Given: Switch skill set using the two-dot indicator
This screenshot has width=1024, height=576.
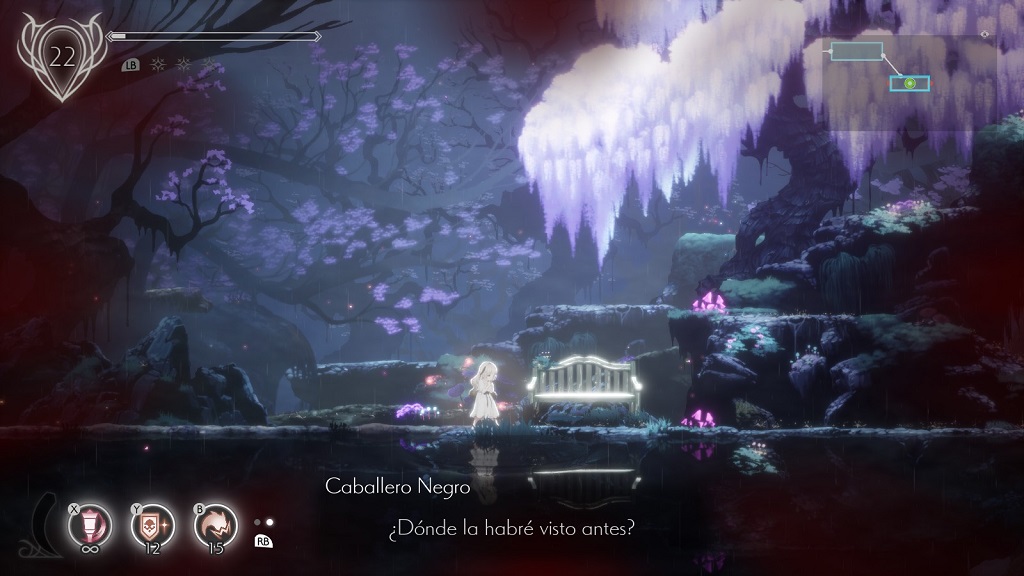Looking at the screenshot, I should [x=264, y=522].
